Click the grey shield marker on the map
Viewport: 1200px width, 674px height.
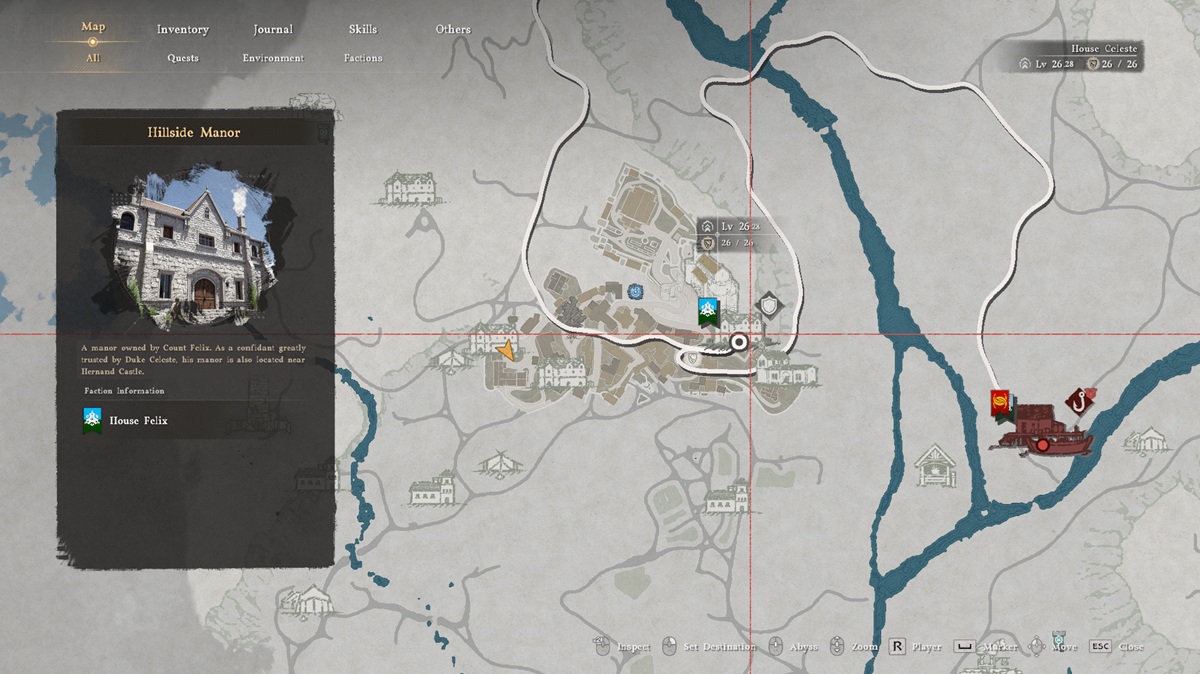click(x=768, y=304)
